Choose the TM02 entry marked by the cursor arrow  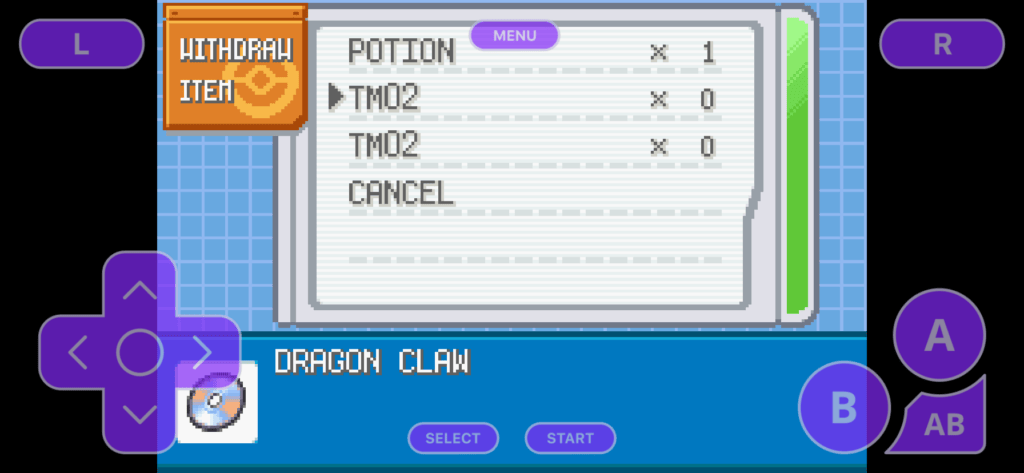click(384, 98)
